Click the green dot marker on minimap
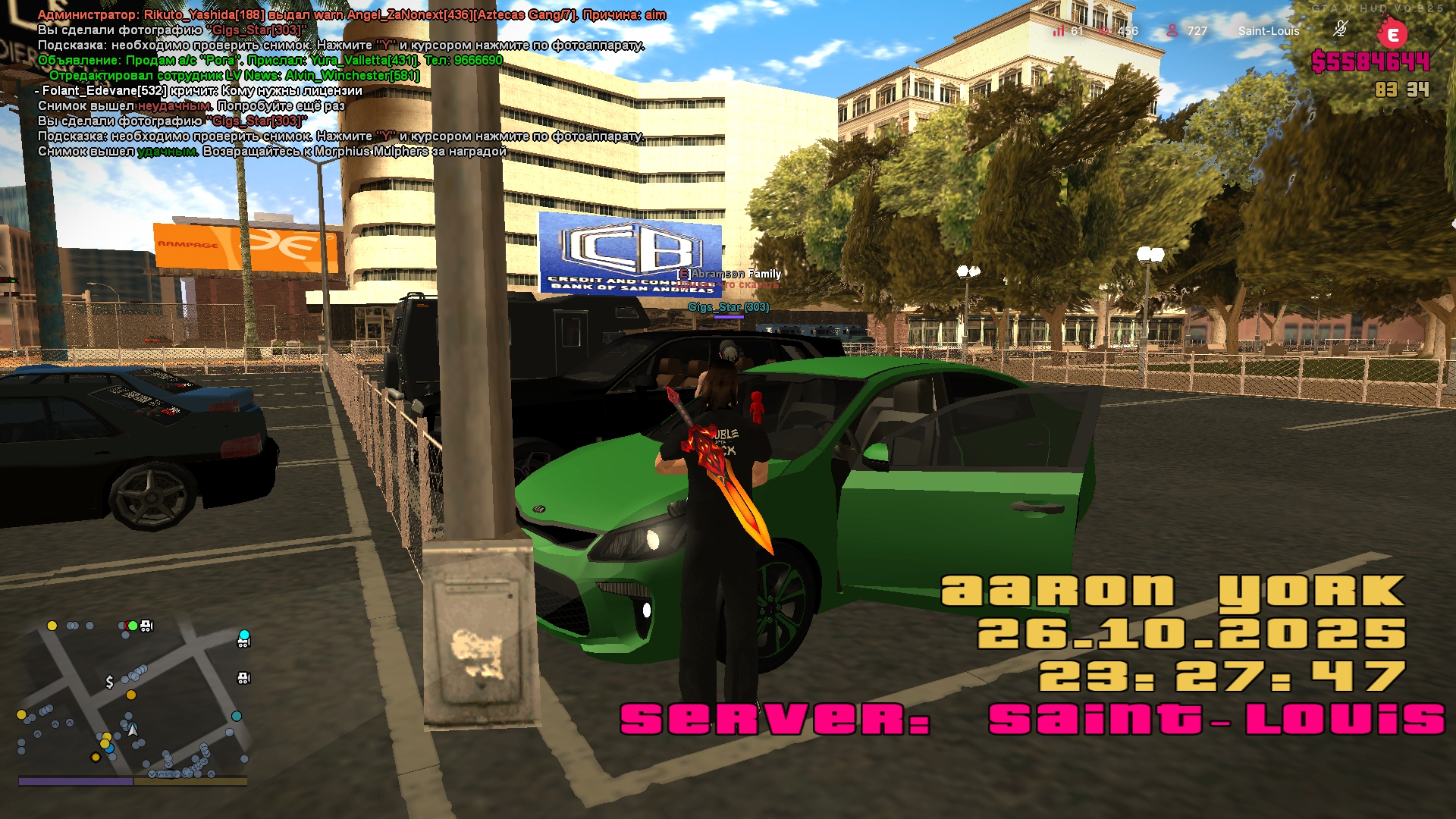Viewport: 1456px width, 819px height. click(133, 626)
